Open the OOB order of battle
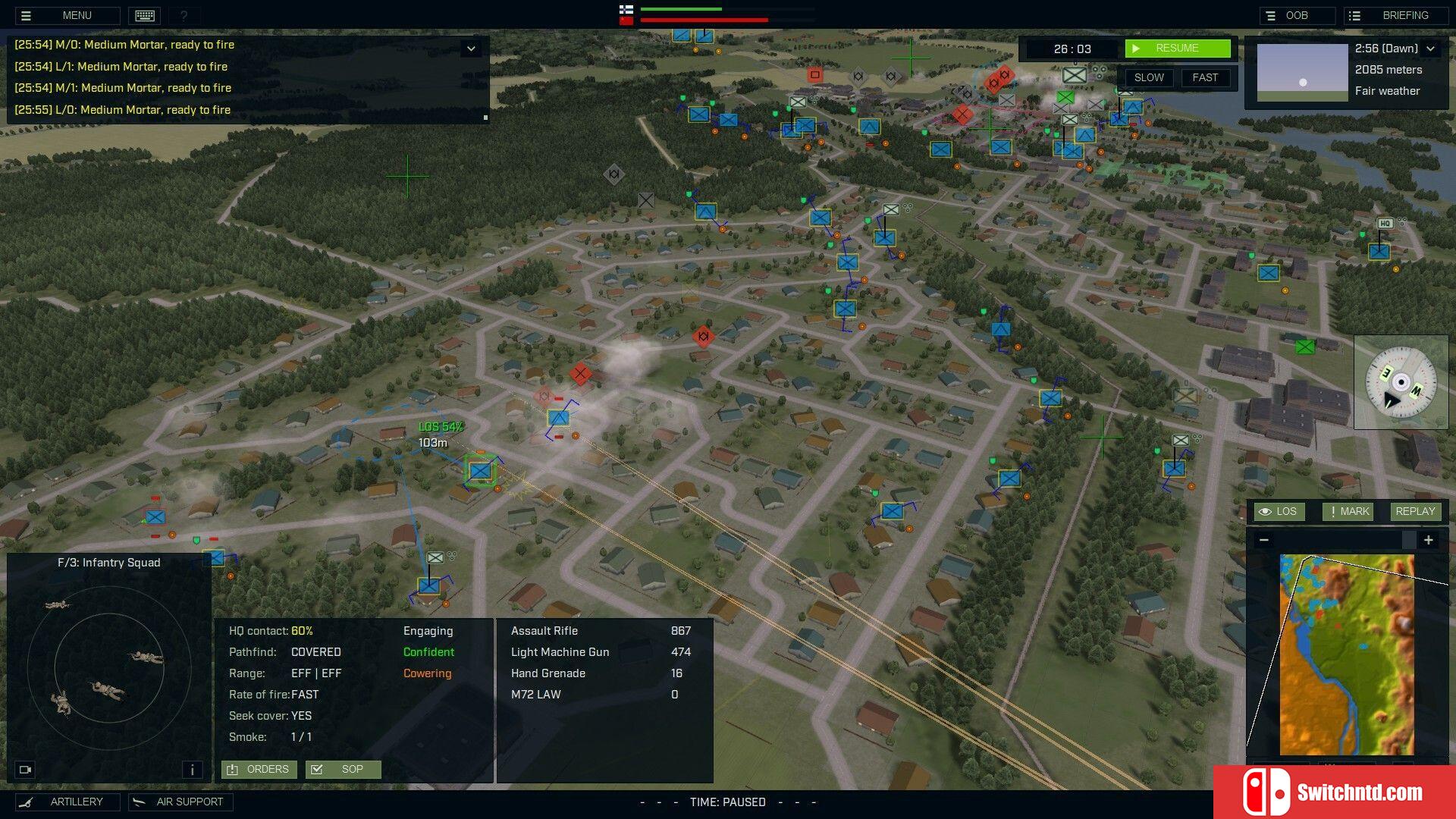Screen dimensions: 1456x819 pyautogui.click(x=1296, y=15)
